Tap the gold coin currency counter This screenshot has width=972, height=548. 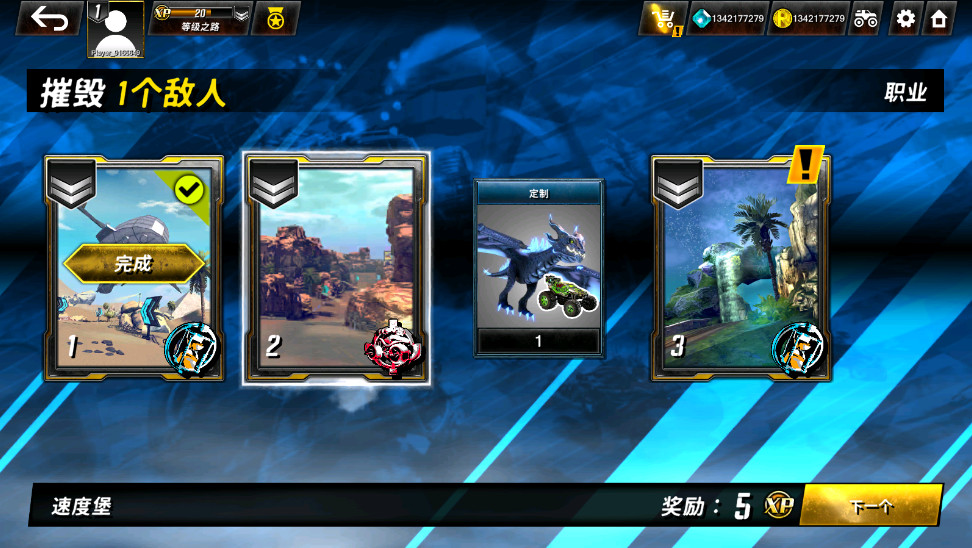(808, 18)
